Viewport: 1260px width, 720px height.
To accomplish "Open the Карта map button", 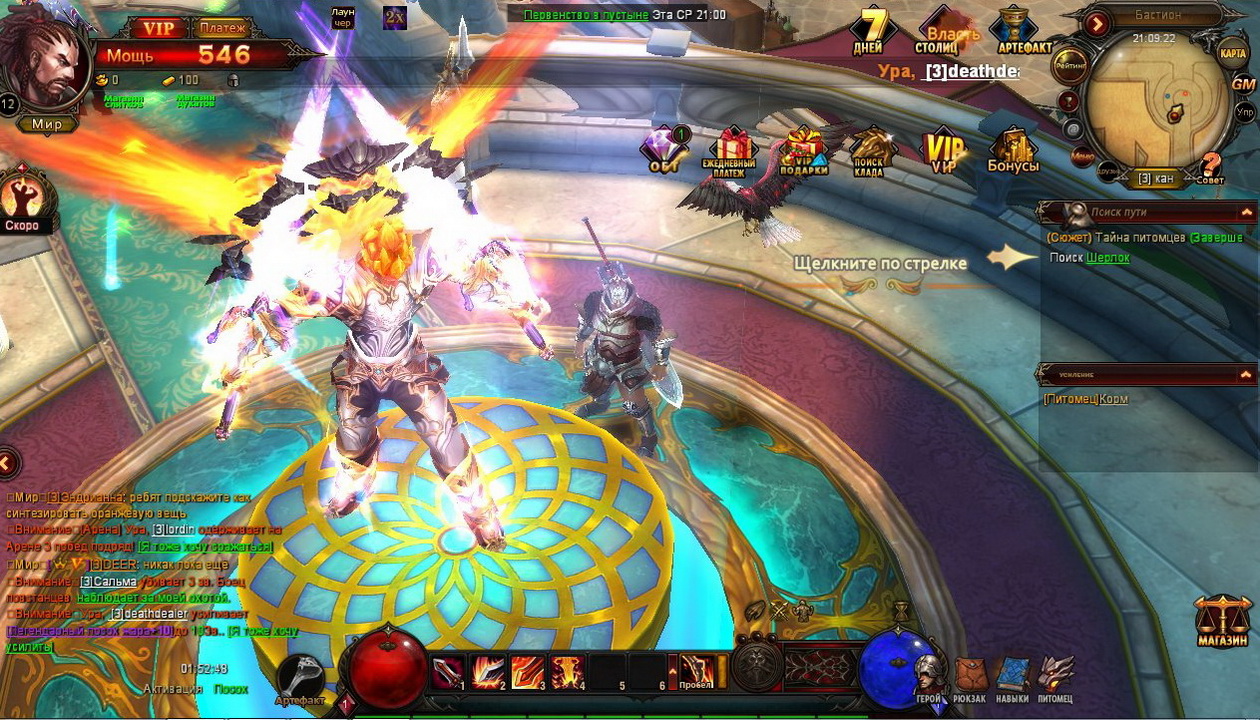I will [1233, 52].
